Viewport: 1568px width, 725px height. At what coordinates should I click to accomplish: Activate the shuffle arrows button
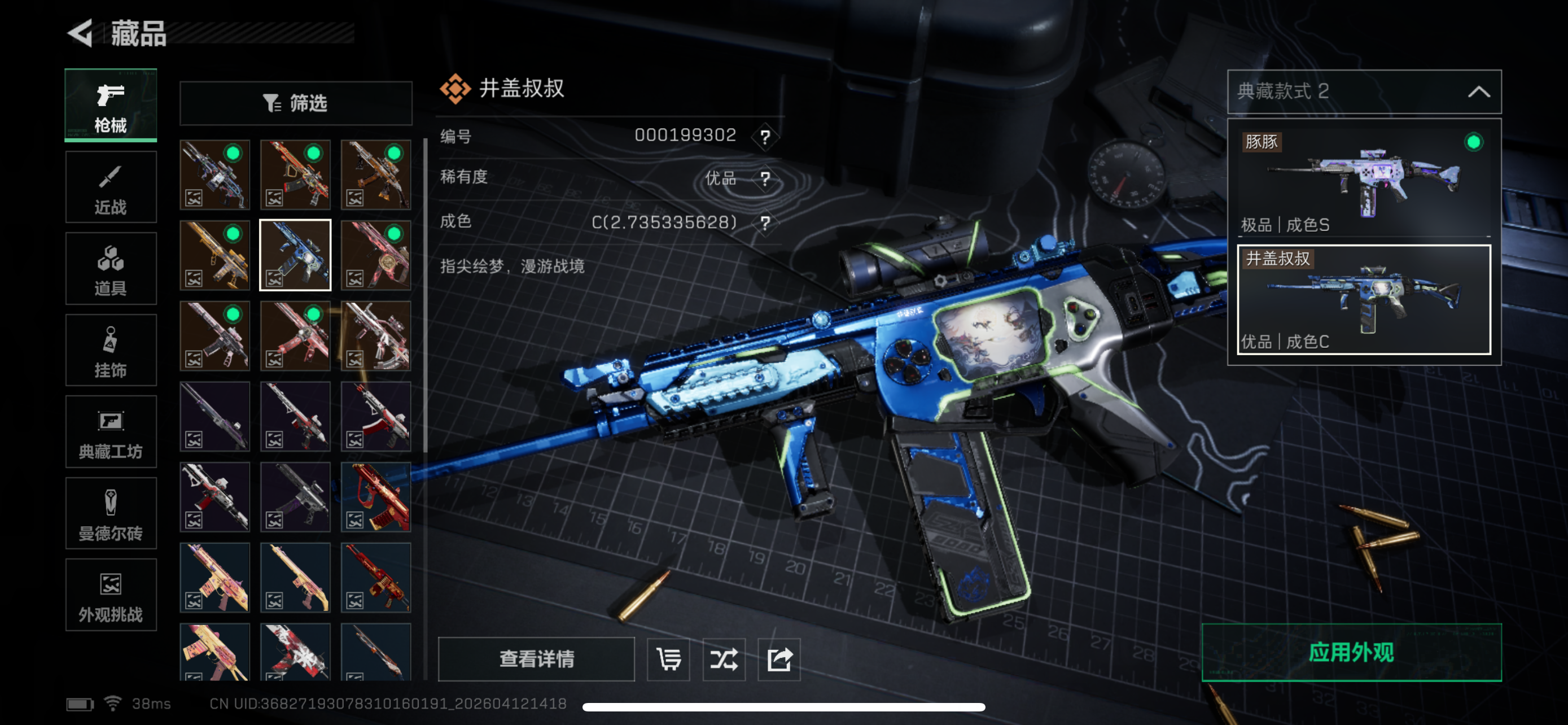(724, 658)
